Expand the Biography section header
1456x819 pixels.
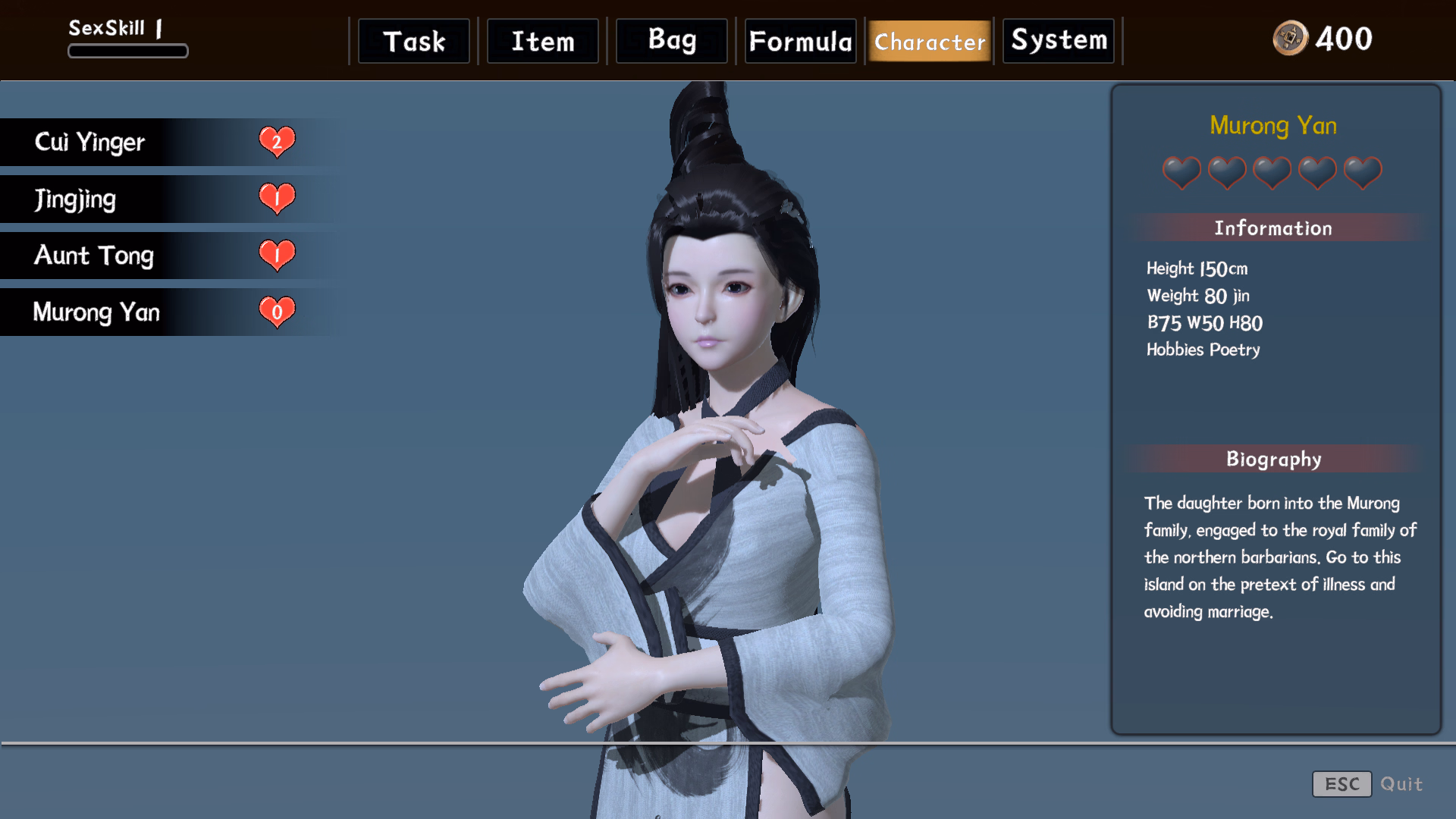point(1273,459)
